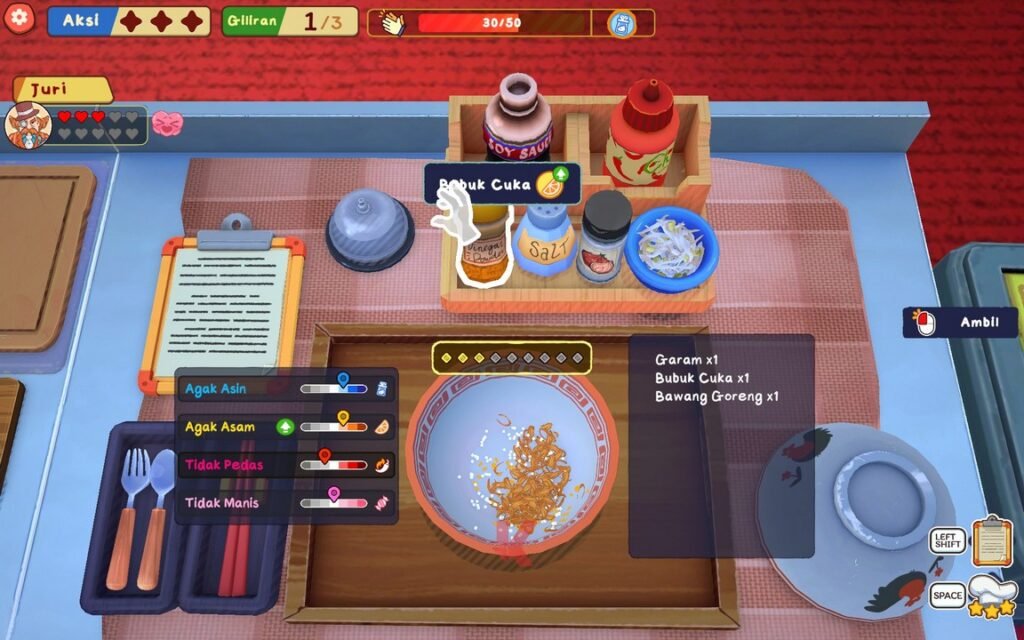Open the settings gear menu

[x=19, y=18]
